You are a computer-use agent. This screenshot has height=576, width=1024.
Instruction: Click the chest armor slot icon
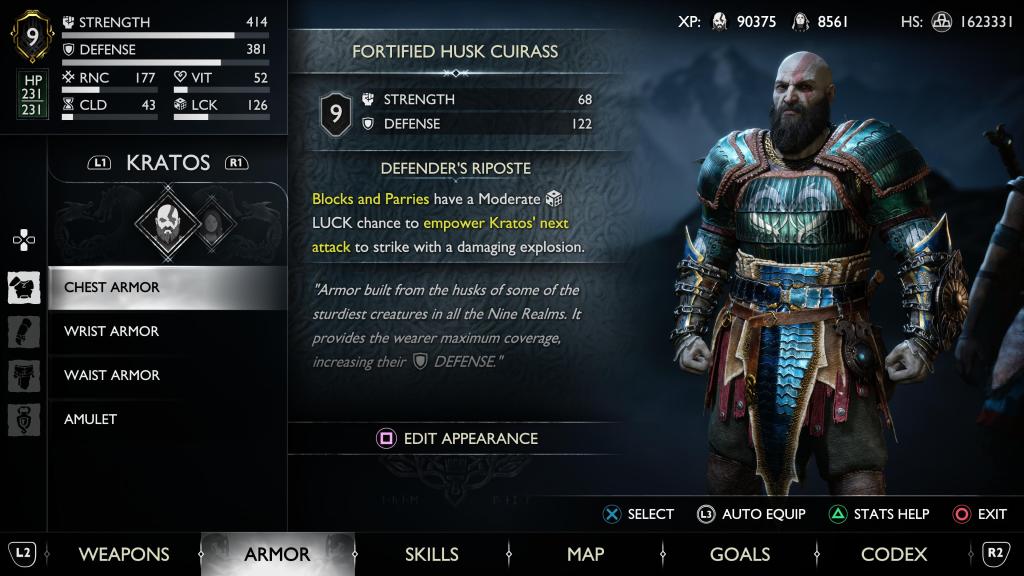pos(24,288)
